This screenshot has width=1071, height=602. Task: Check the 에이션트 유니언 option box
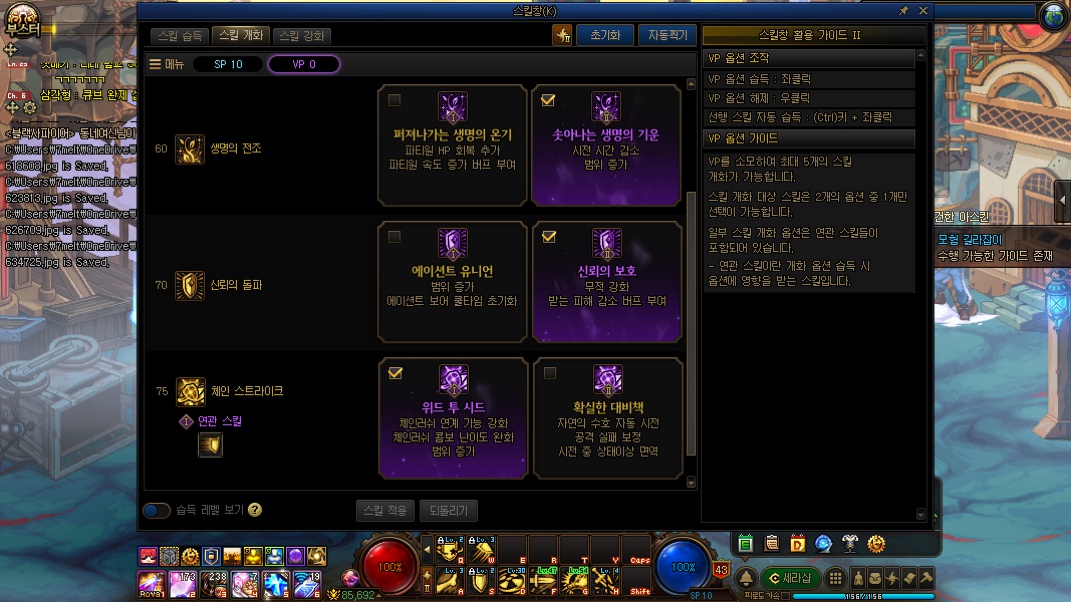395,237
